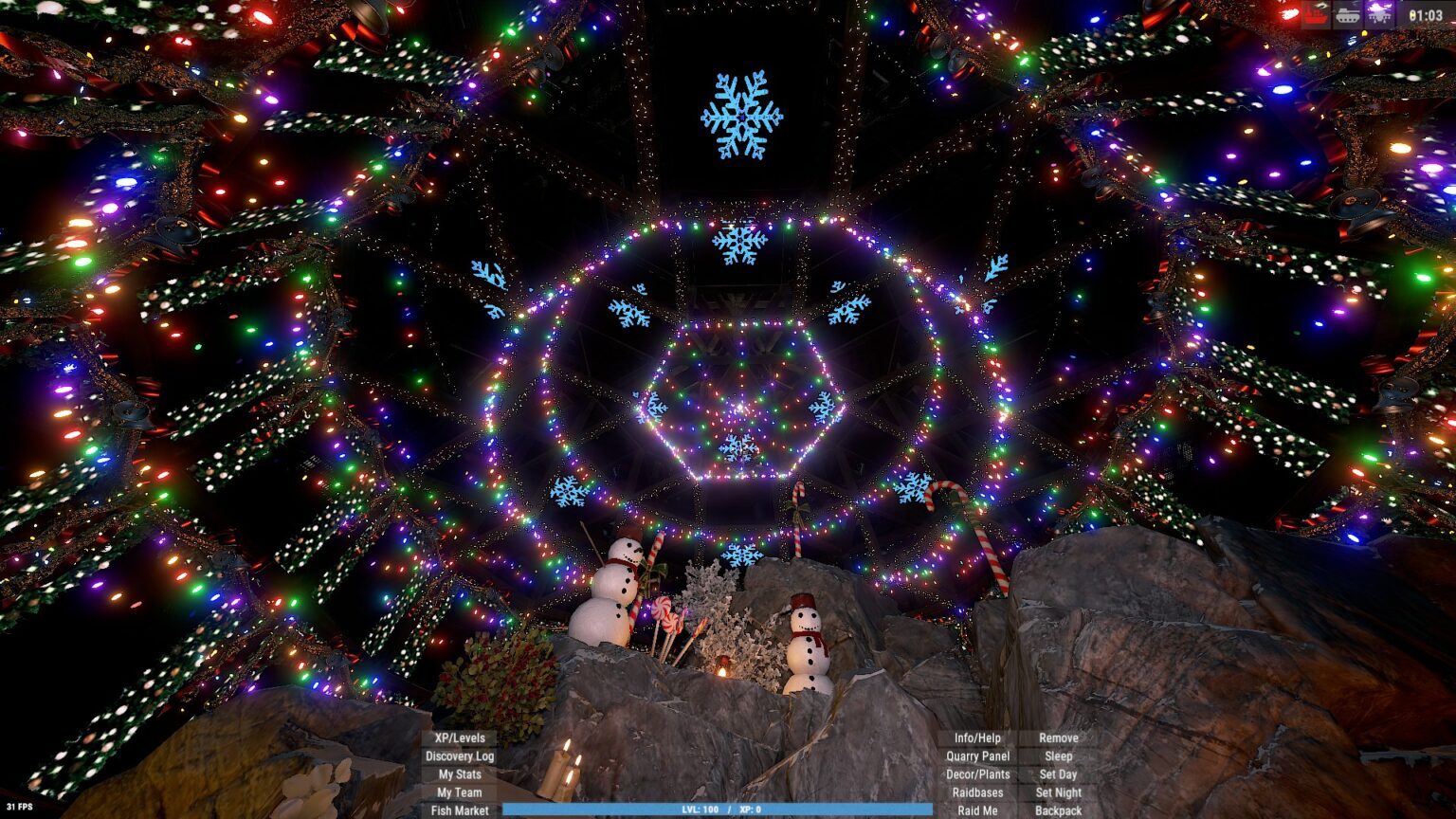Show the Discovery Log

460,756
